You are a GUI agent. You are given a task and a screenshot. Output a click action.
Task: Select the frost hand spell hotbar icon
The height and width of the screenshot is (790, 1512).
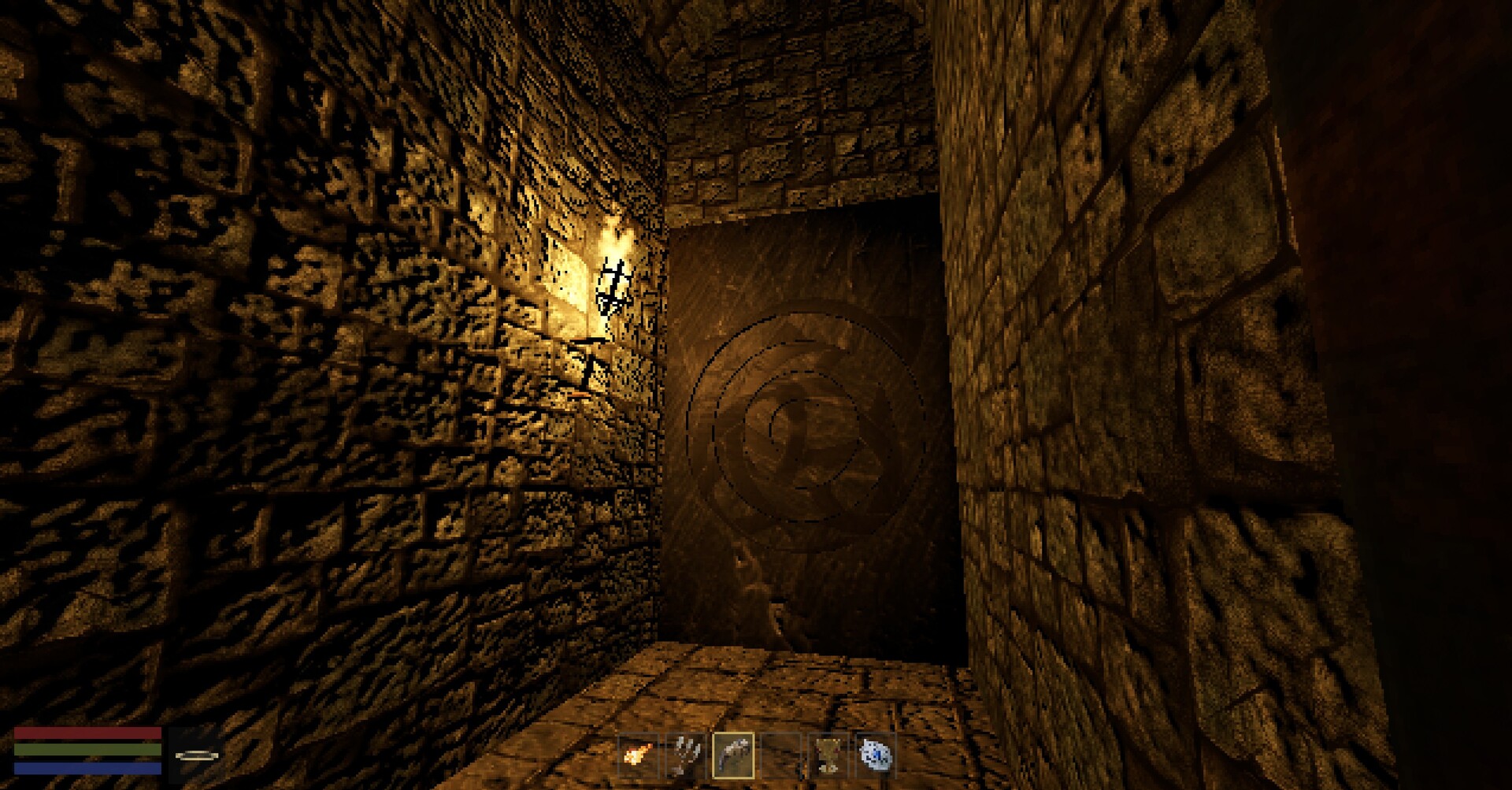685,755
